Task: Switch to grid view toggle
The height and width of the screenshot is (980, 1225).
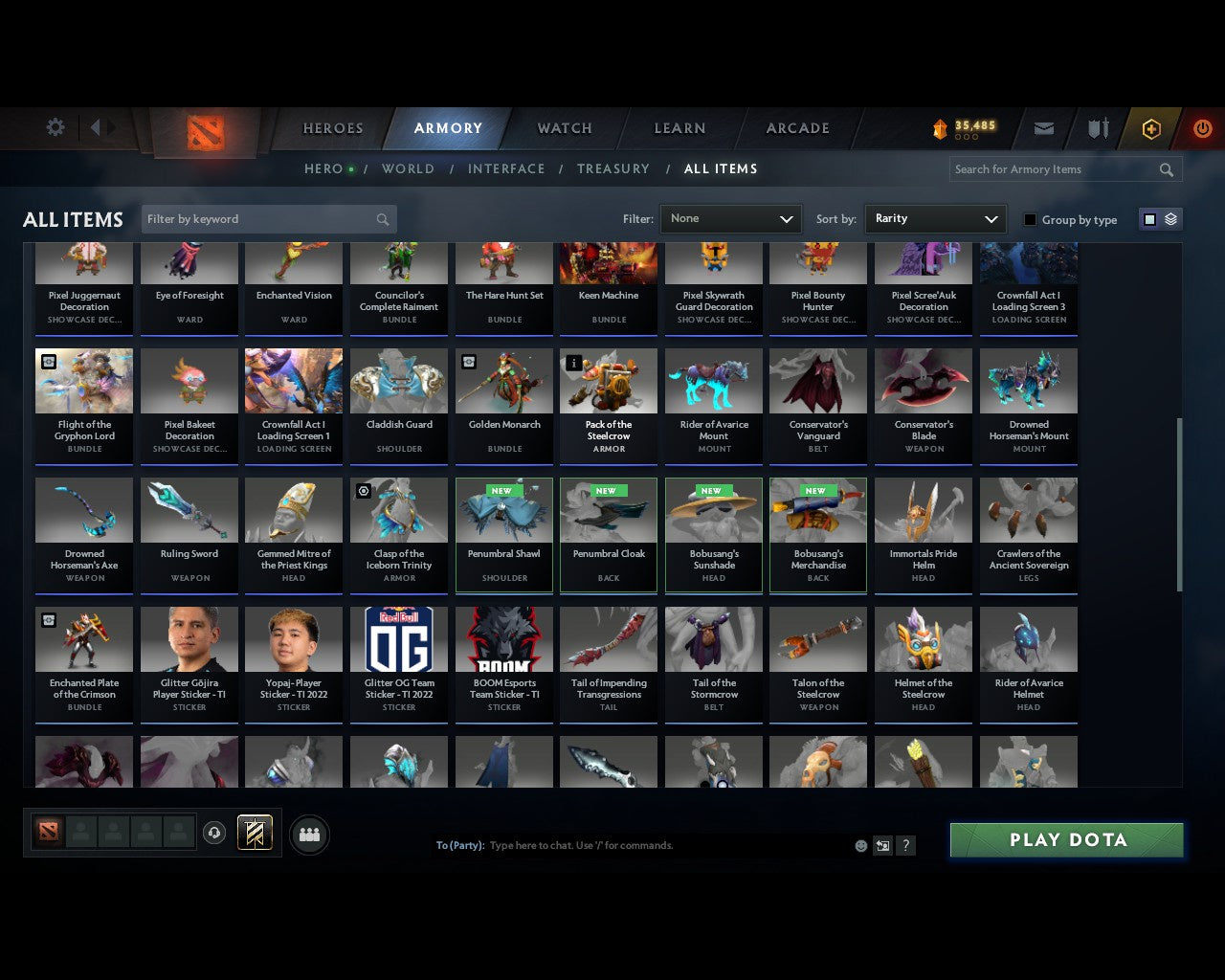Action: tap(1148, 218)
